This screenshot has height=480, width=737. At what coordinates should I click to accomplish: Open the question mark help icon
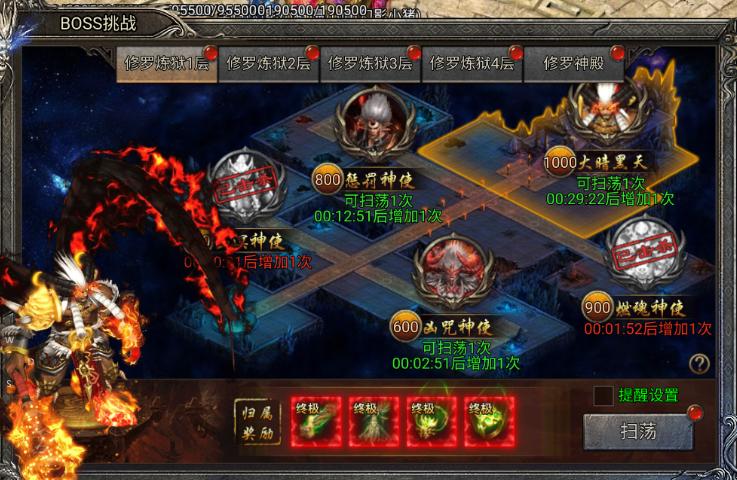coord(699,364)
